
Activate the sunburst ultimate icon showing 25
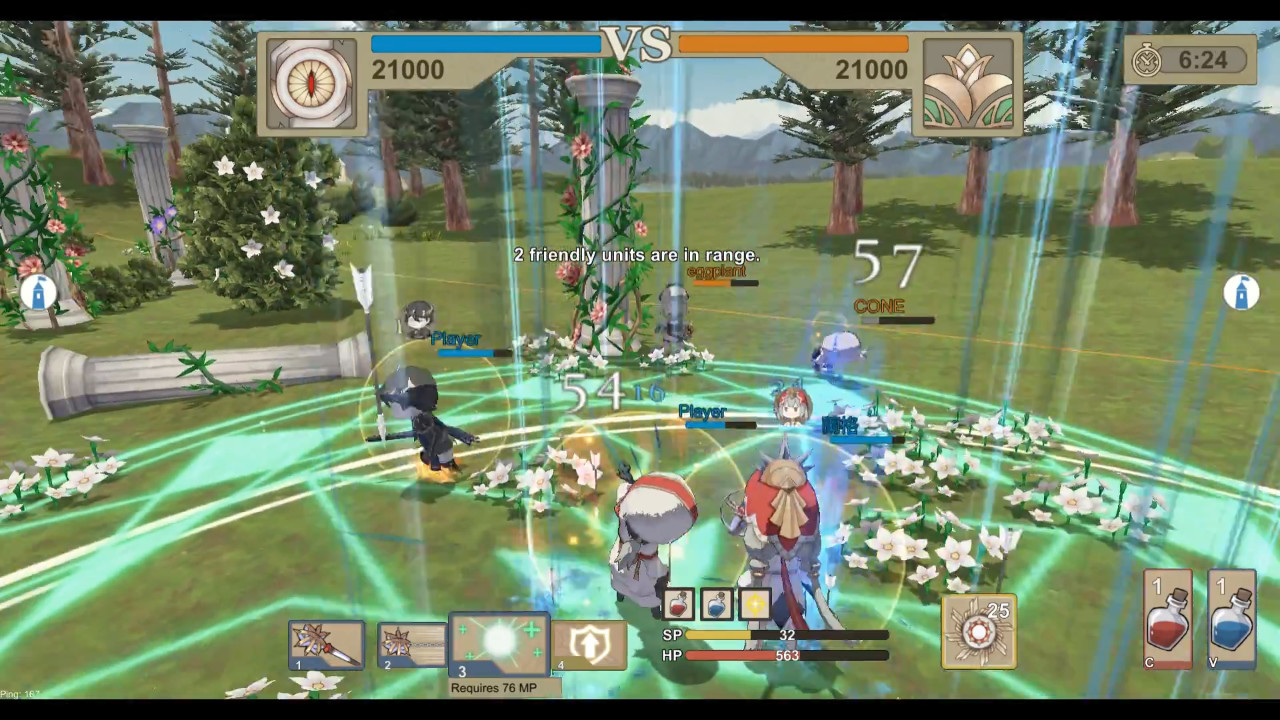tap(979, 631)
